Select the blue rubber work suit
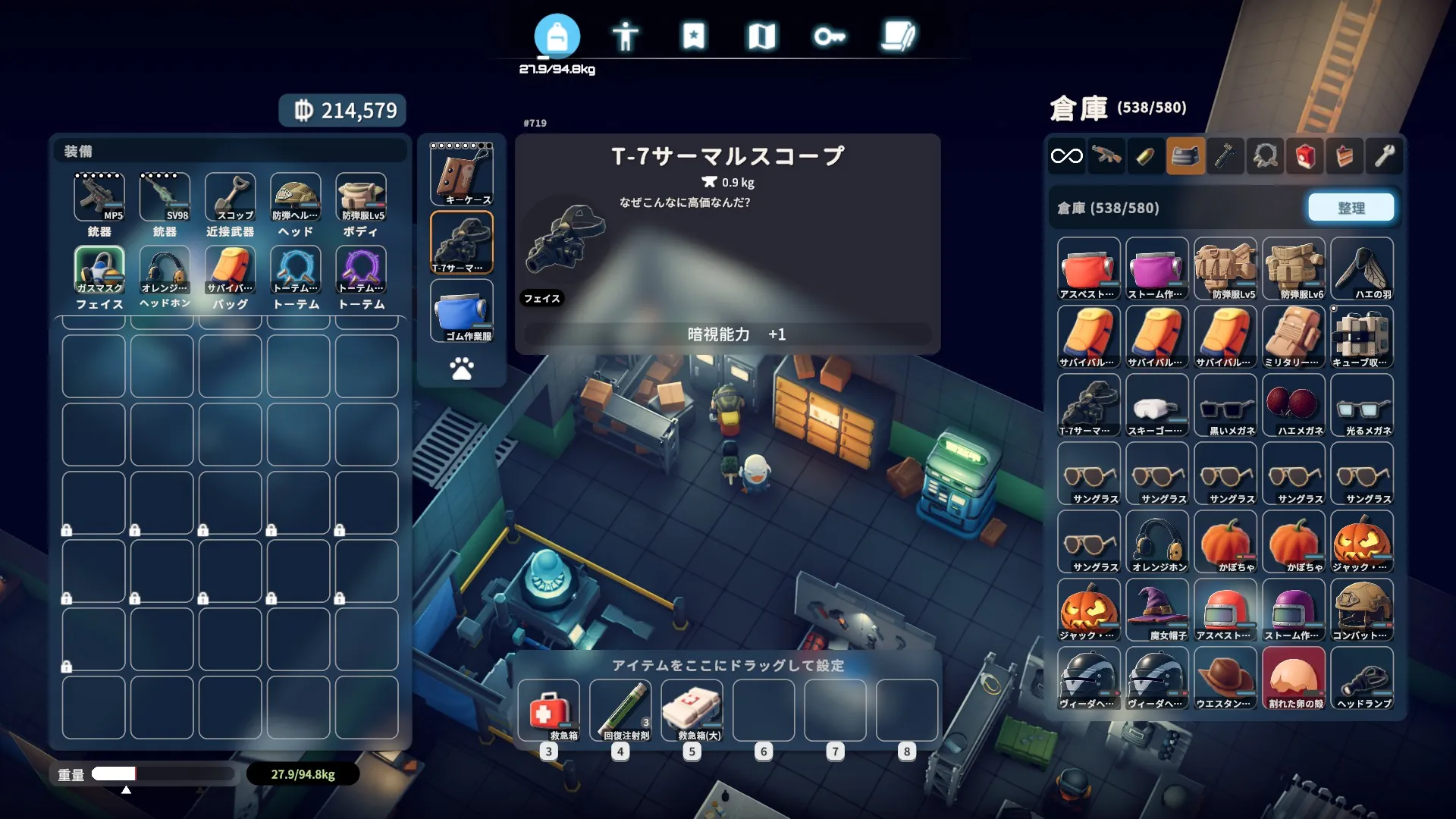This screenshot has height=819, width=1456. (462, 310)
